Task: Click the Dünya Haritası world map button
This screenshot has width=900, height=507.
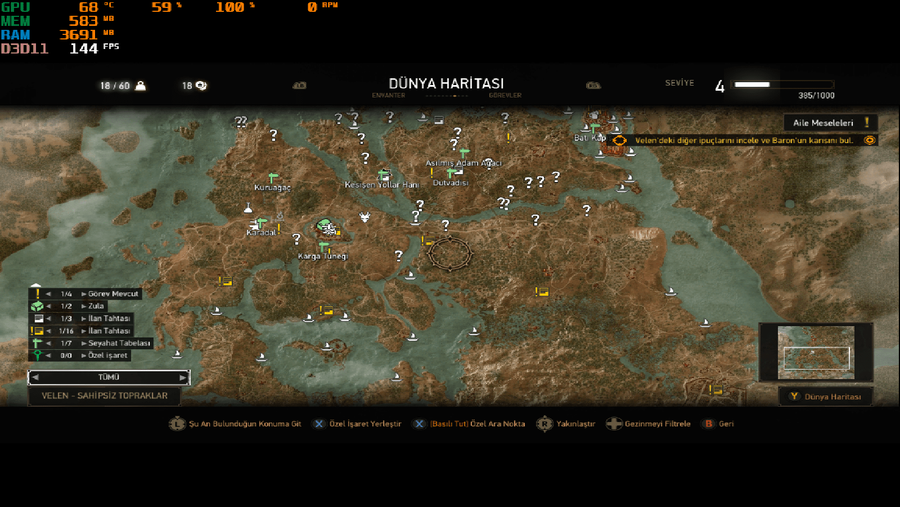Action: point(826,397)
